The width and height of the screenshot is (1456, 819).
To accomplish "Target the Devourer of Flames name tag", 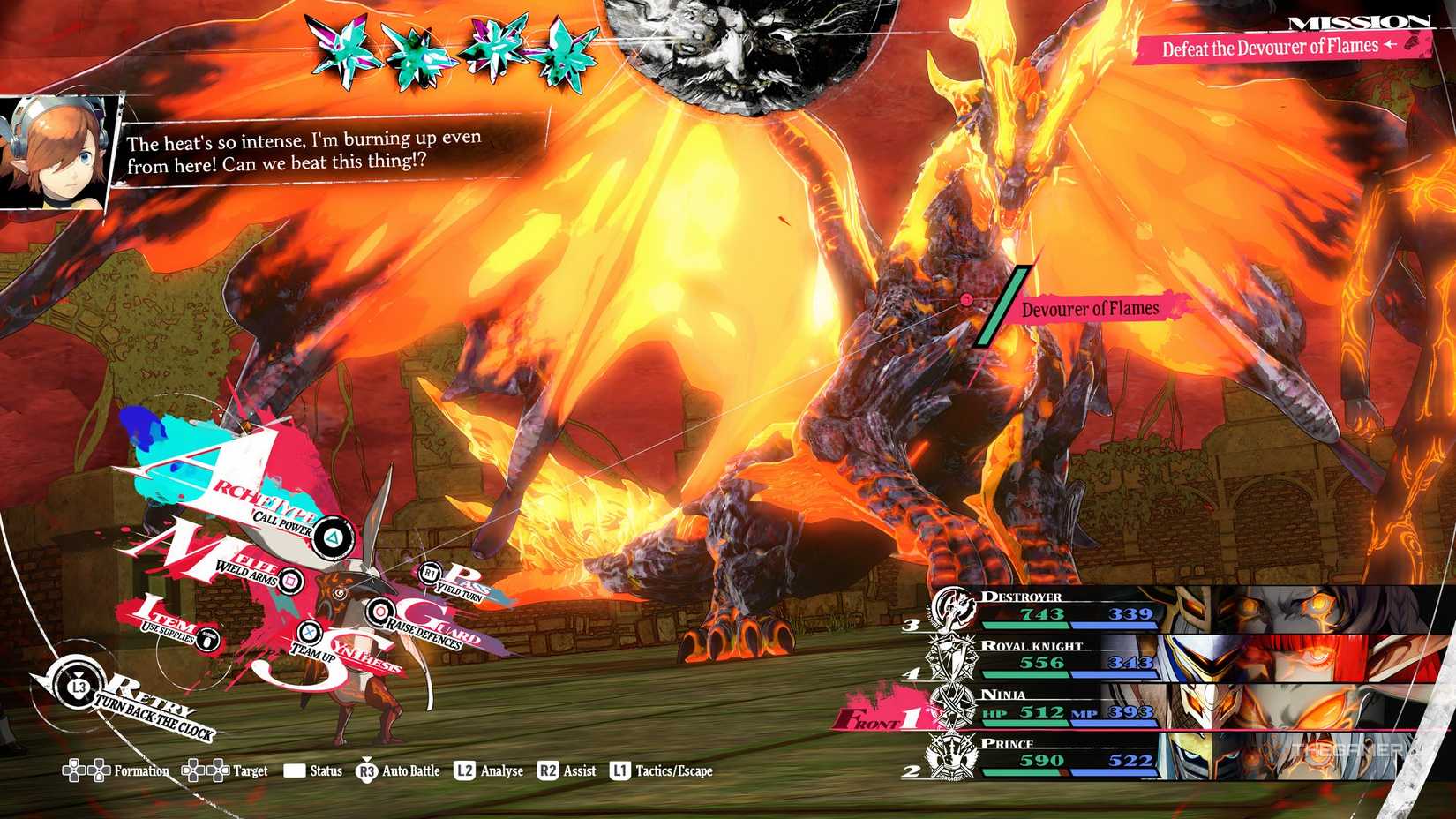I will tap(1090, 309).
